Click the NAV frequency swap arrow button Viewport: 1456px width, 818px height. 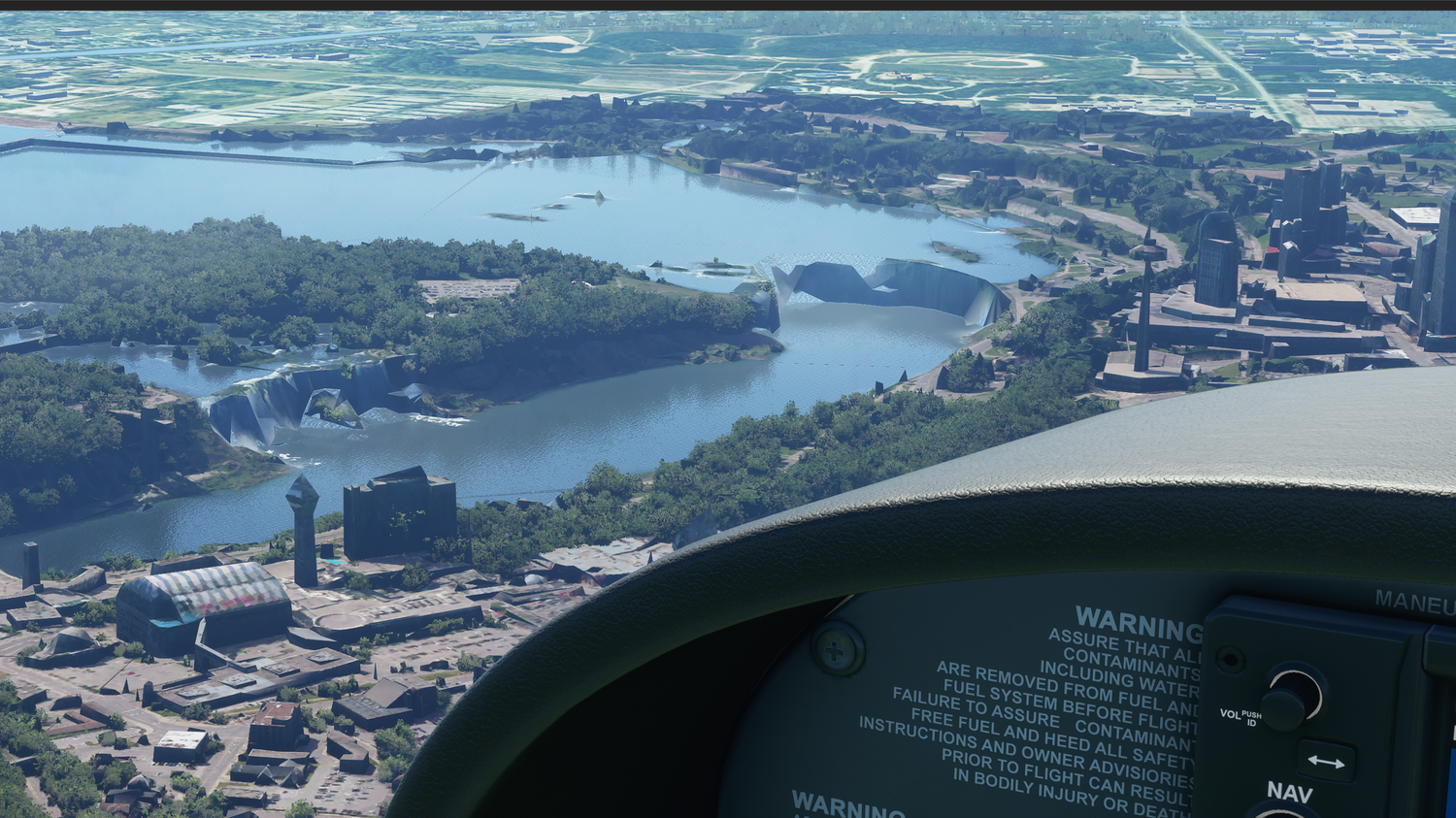[1325, 762]
